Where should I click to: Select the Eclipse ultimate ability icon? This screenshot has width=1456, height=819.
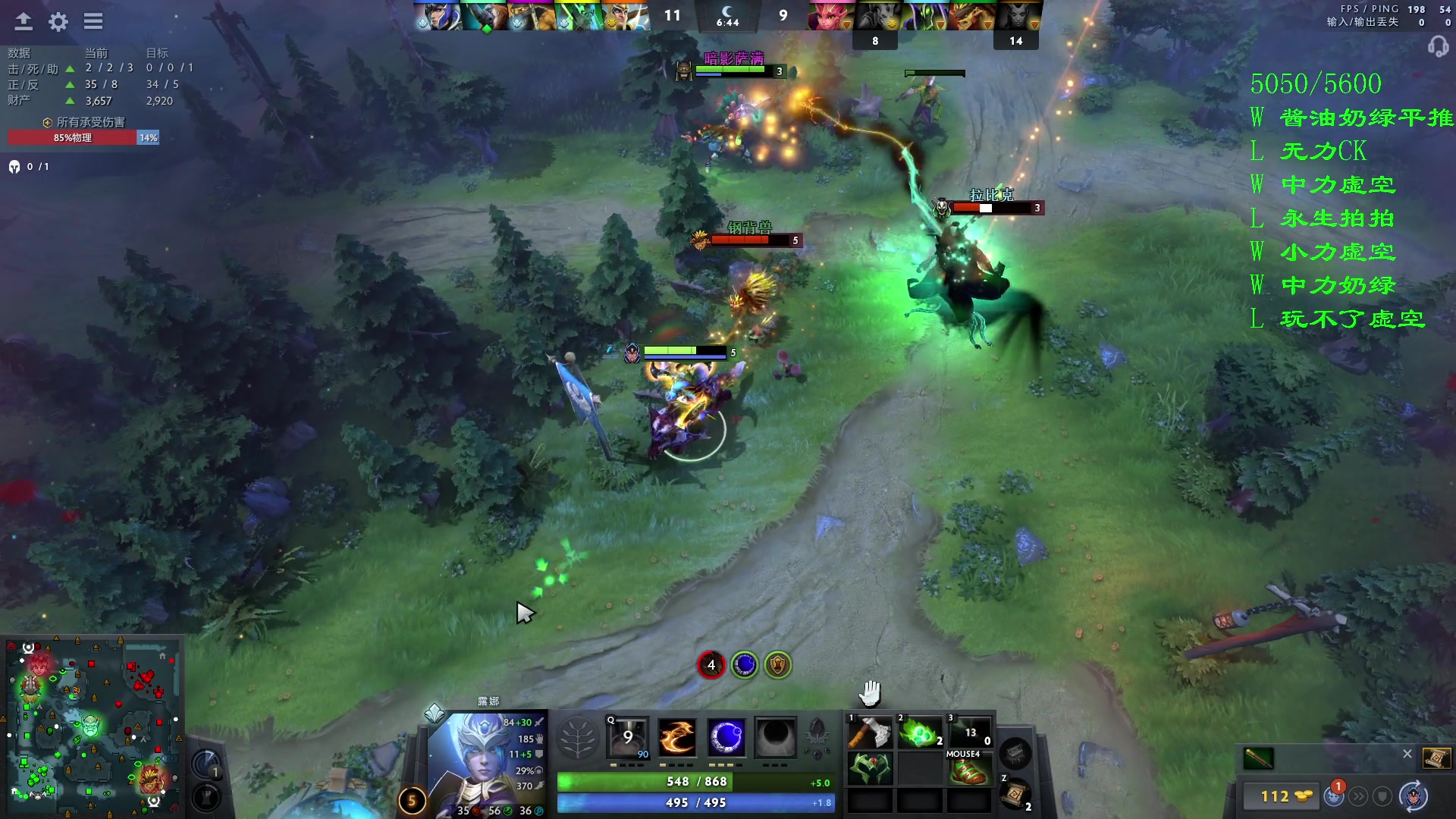(775, 737)
